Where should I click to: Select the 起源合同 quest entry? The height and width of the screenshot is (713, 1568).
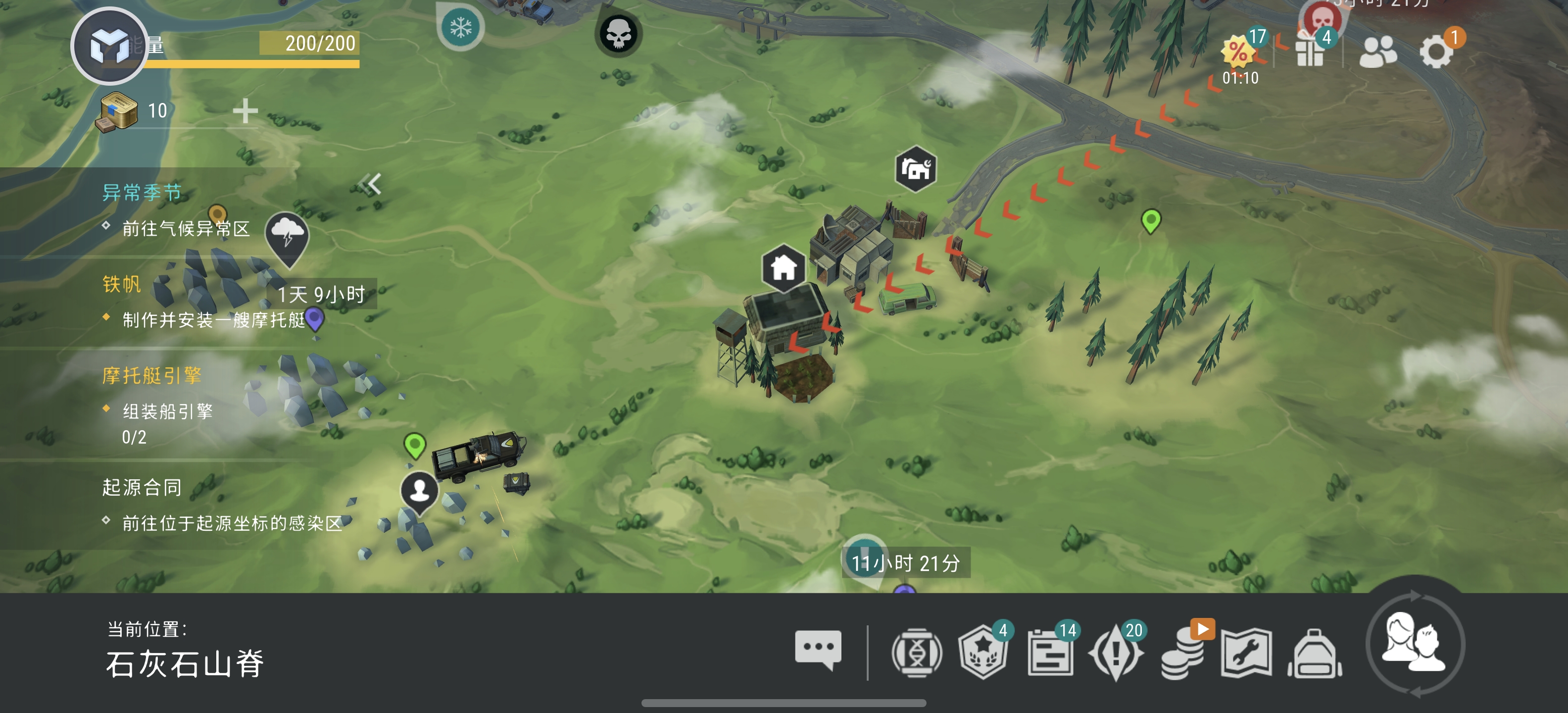click(x=142, y=487)
